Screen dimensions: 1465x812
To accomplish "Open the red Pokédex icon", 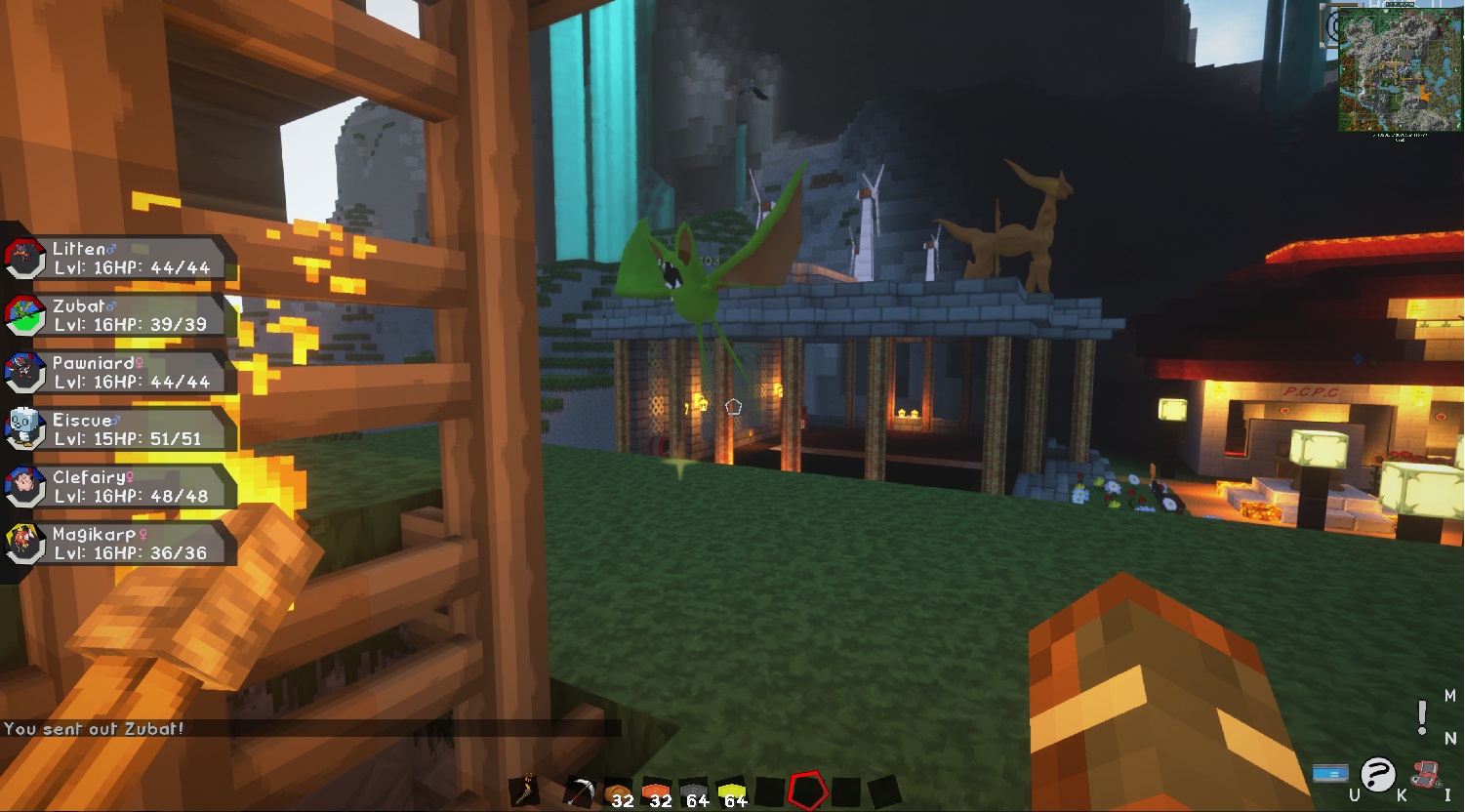I will click(1427, 773).
